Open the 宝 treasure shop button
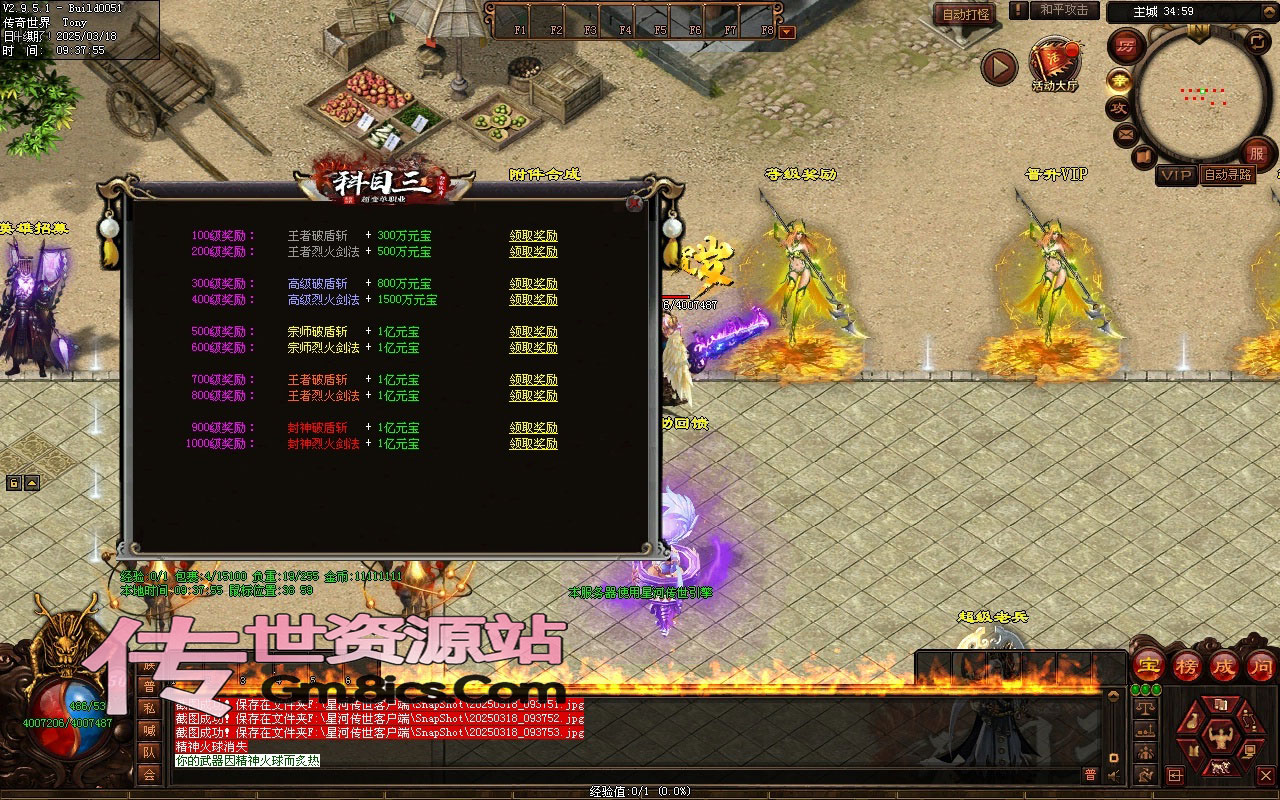1280x800 pixels. (x=1149, y=665)
